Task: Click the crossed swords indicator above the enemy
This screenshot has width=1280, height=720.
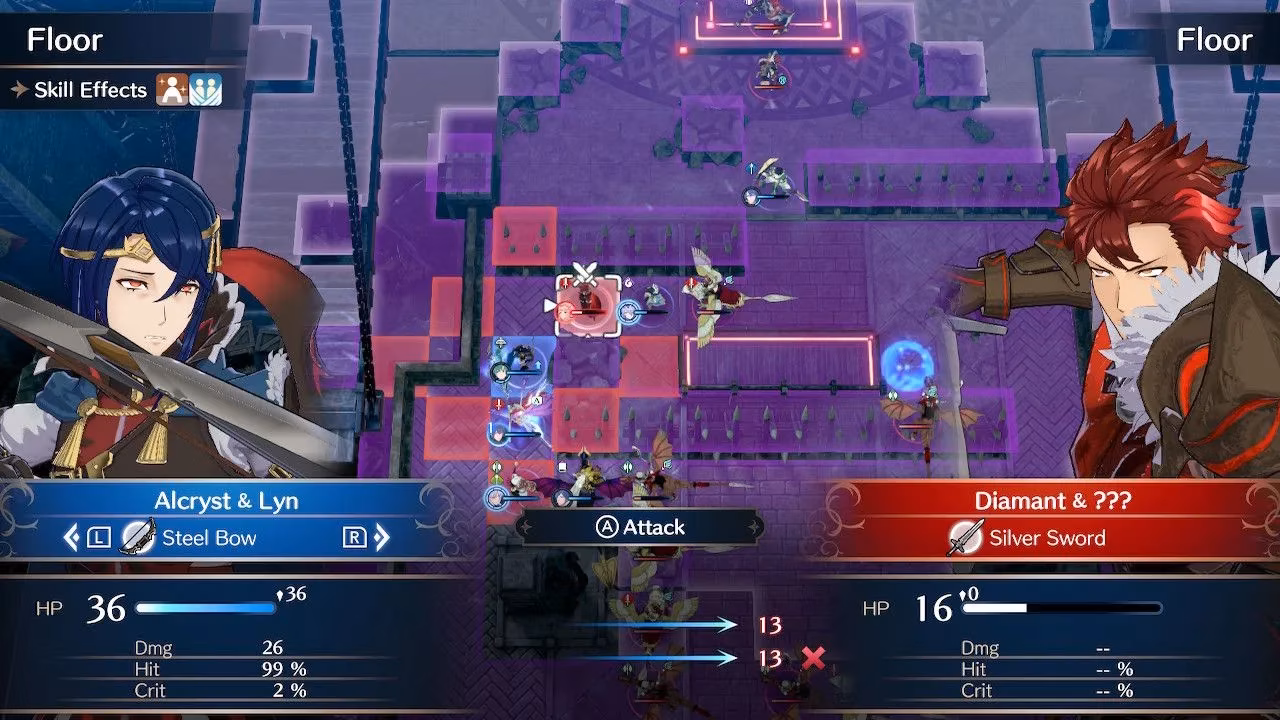Action: point(585,273)
